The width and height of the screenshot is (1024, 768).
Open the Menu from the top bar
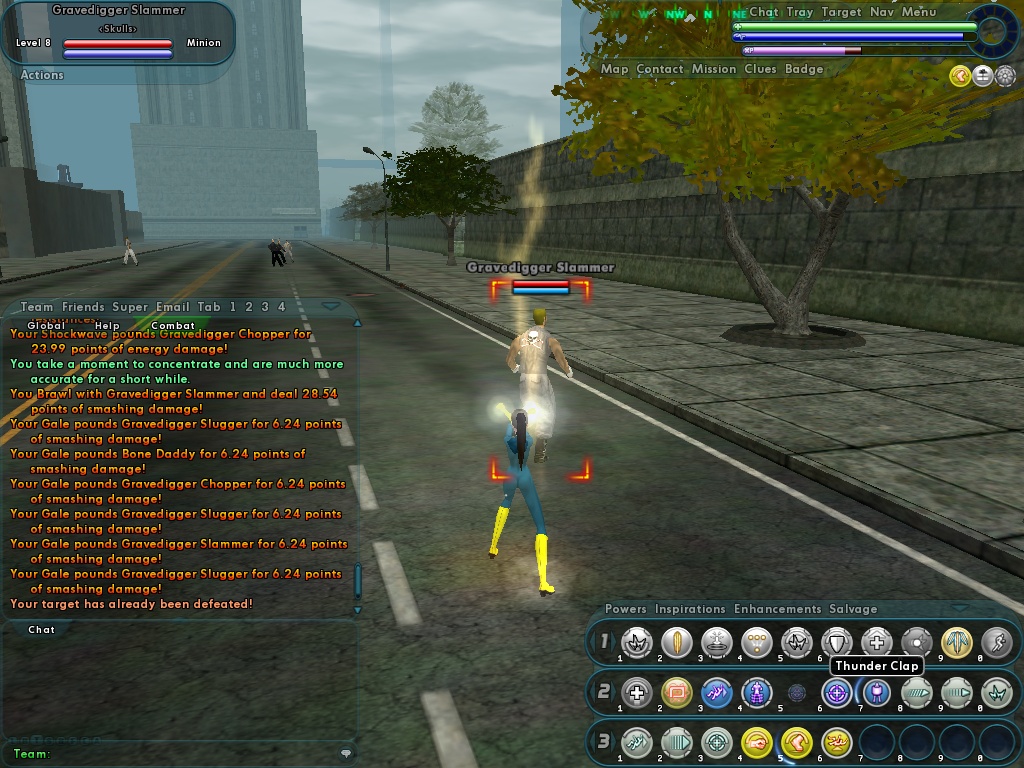click(x=919, y=12)
